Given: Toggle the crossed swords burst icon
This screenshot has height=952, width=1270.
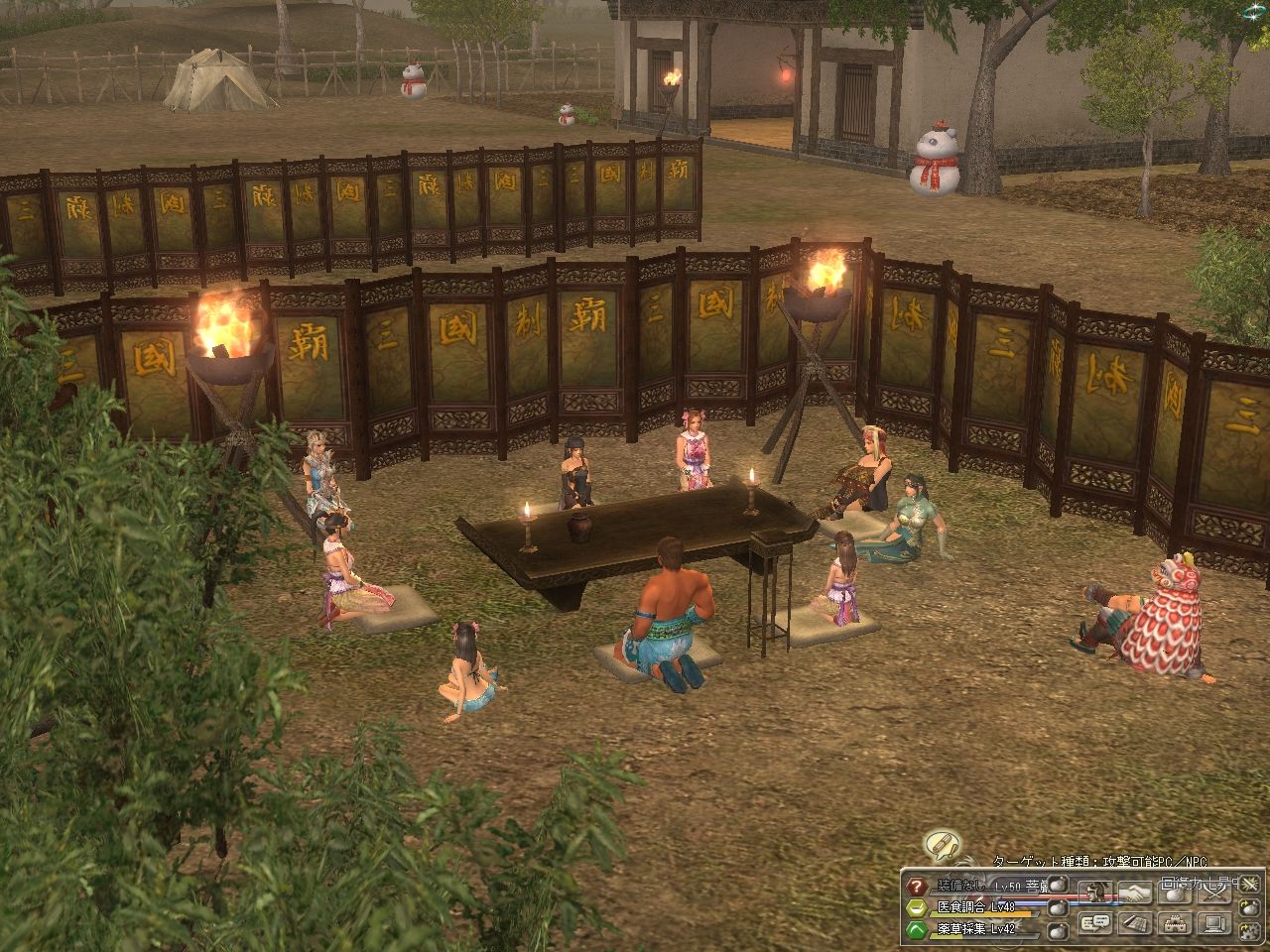Looking at the screenshot, I should [x=1250, y=884].
